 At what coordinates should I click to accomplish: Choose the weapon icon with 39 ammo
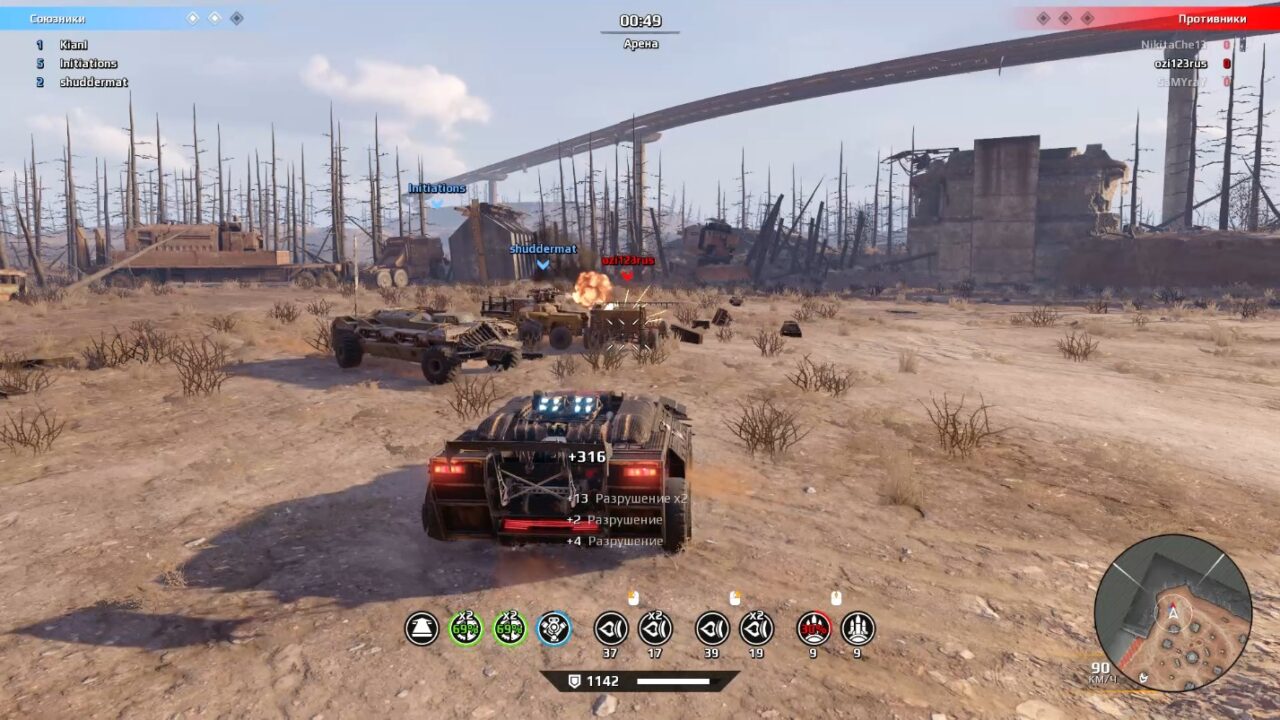713,628
